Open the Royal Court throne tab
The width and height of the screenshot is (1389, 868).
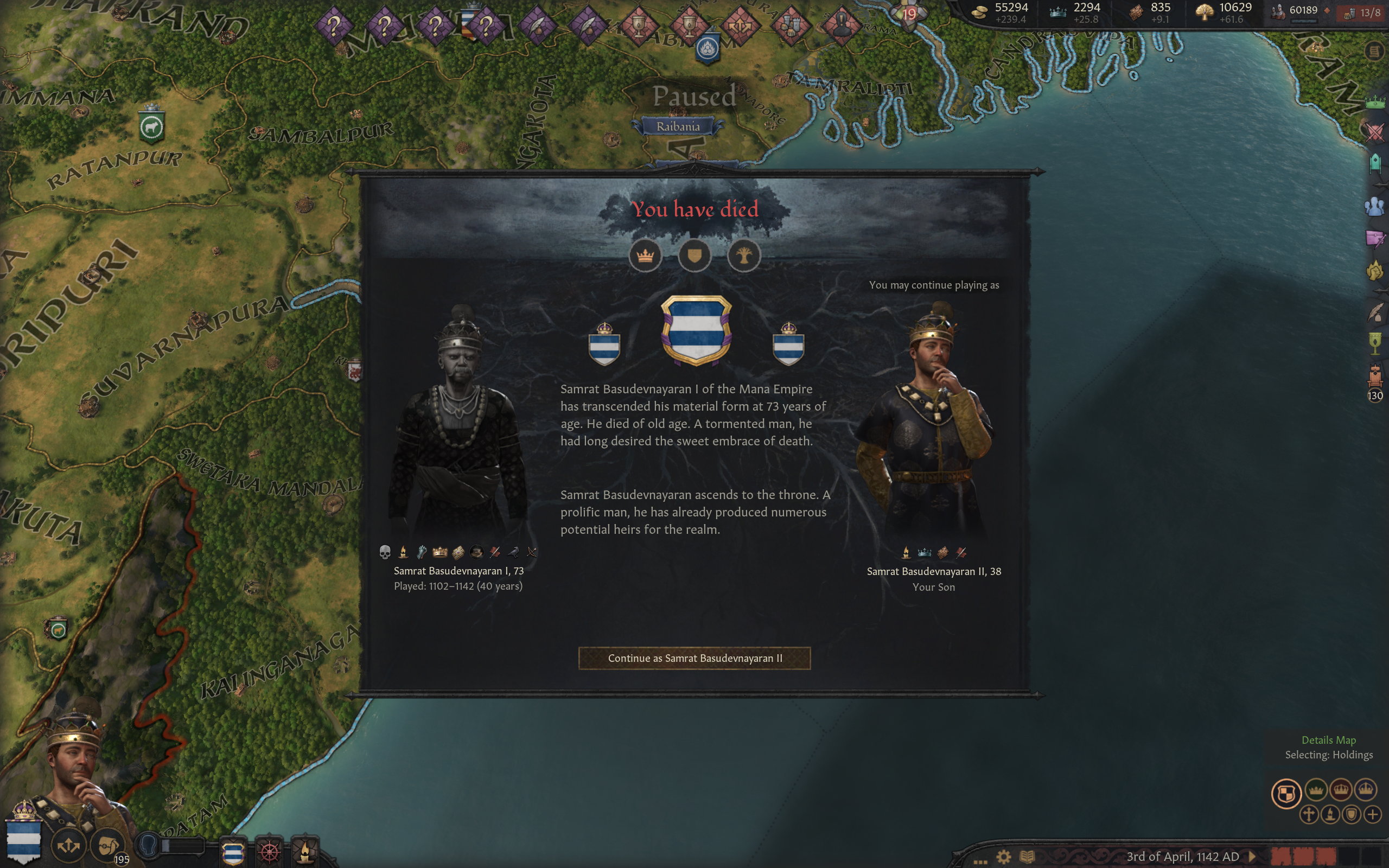(x=1375, y=376)
